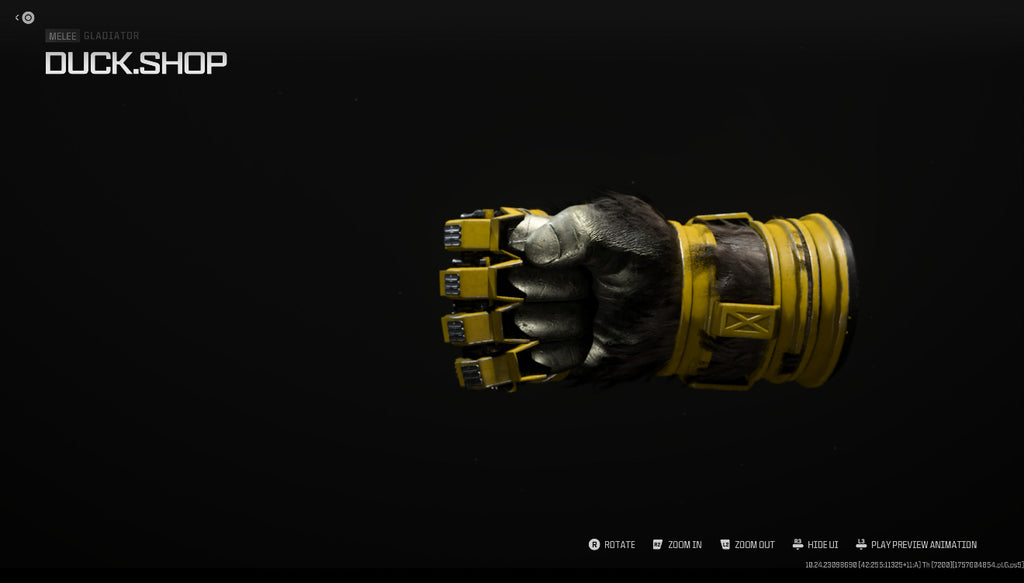Play the preview animation

point(916,545)
